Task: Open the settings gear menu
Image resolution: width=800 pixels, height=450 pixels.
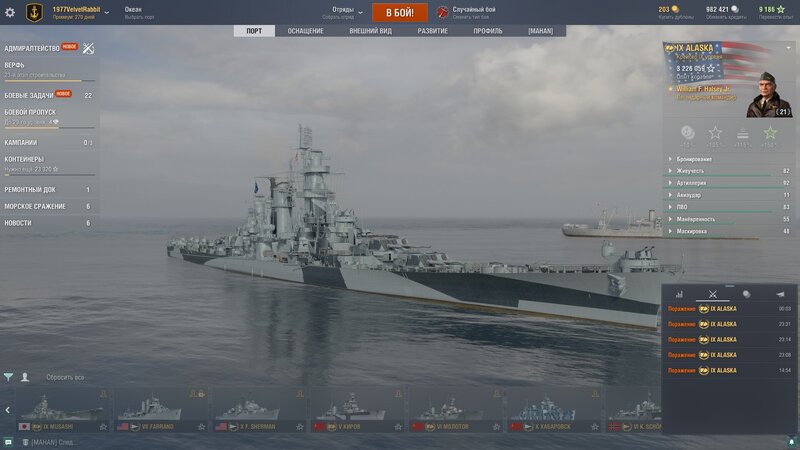Action: pyautogui.click(x=11, y=12)
